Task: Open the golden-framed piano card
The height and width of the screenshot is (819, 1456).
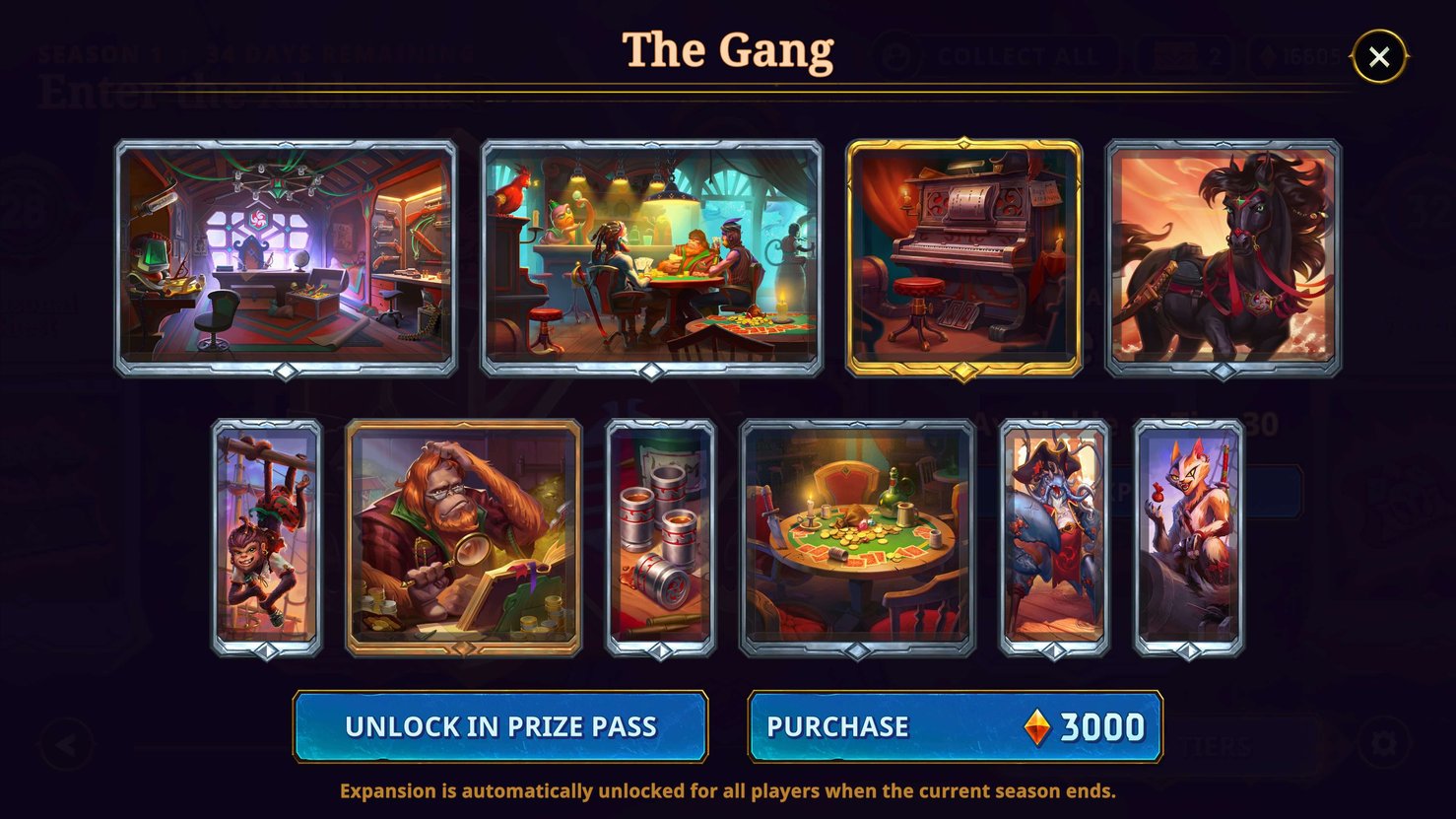Action: point(966,256)
